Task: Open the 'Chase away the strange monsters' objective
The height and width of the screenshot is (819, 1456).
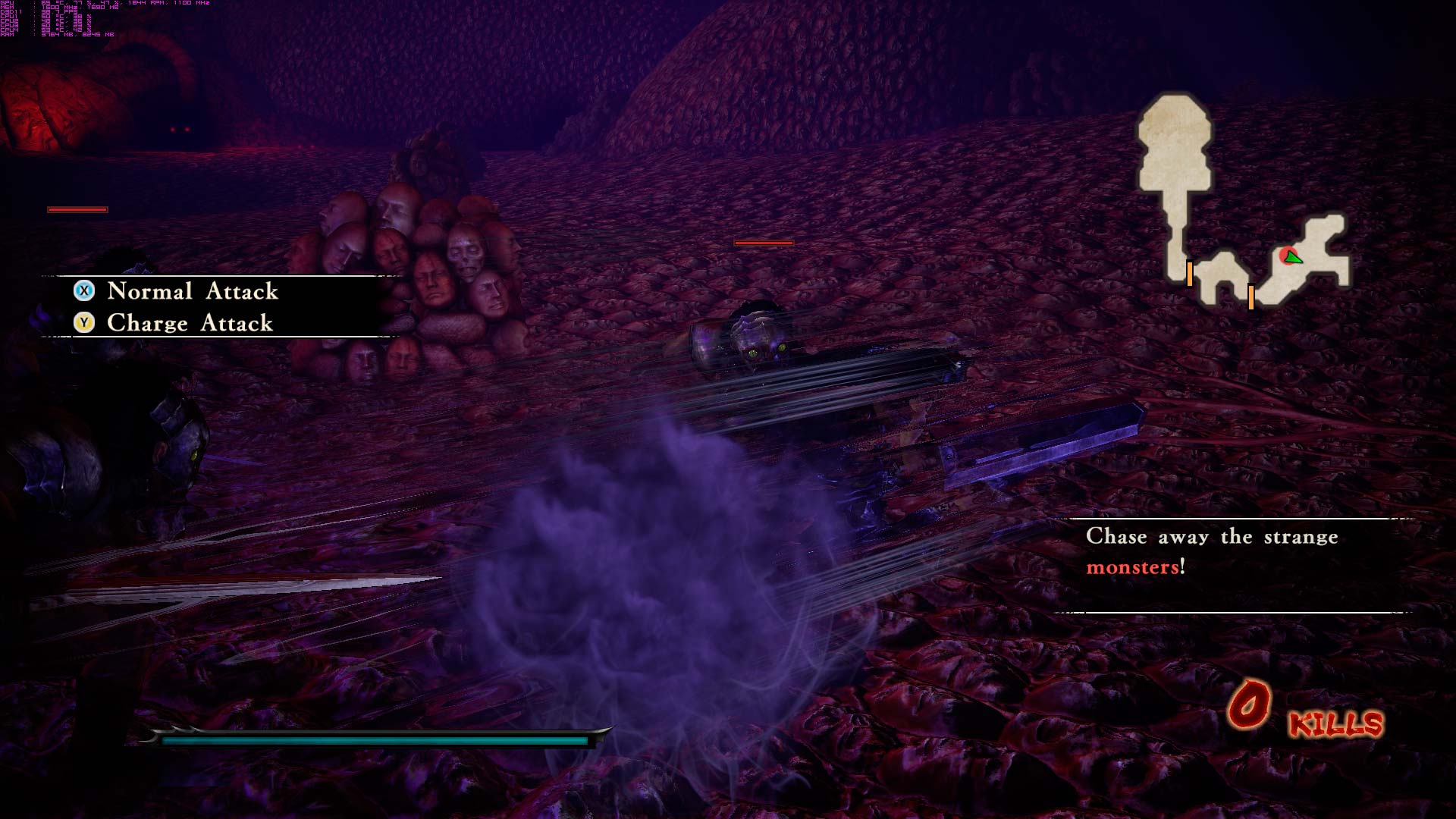Action: pos(1211,551)
